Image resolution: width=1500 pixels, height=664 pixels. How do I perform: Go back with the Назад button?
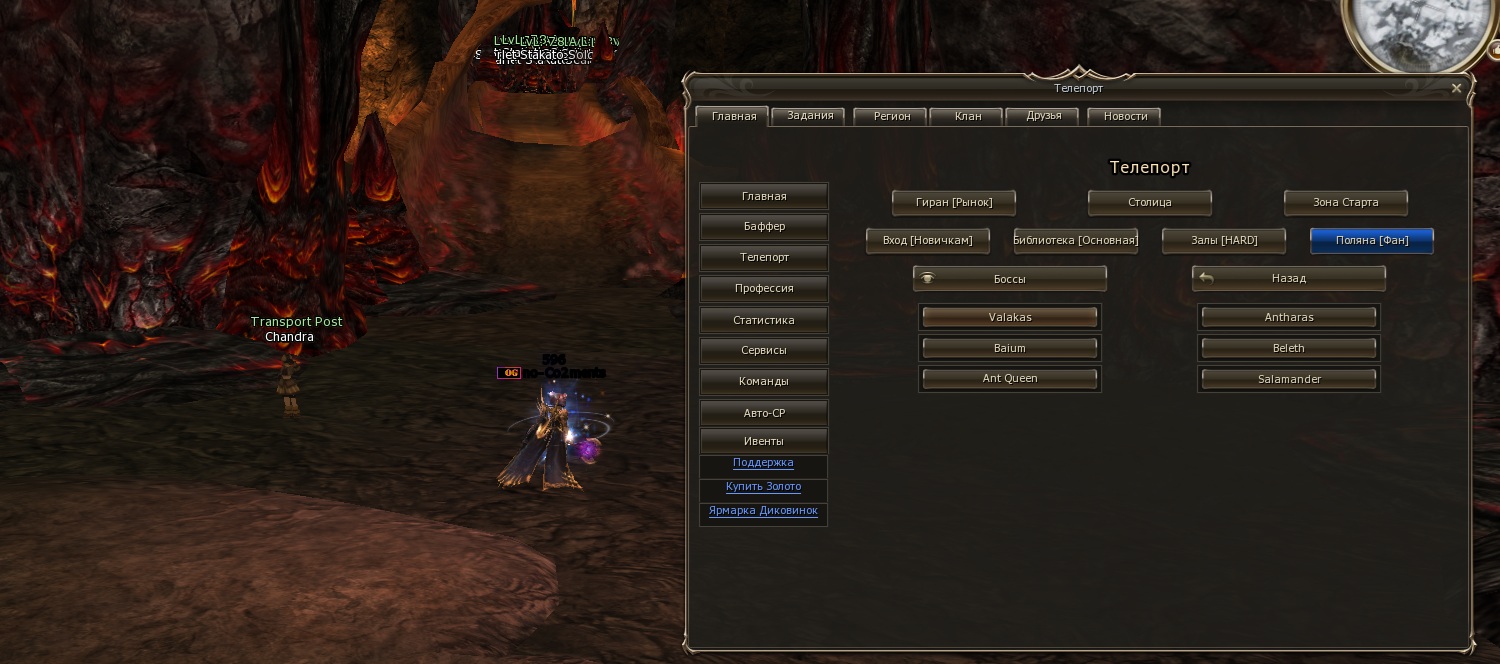click(x=1288, y=278)
